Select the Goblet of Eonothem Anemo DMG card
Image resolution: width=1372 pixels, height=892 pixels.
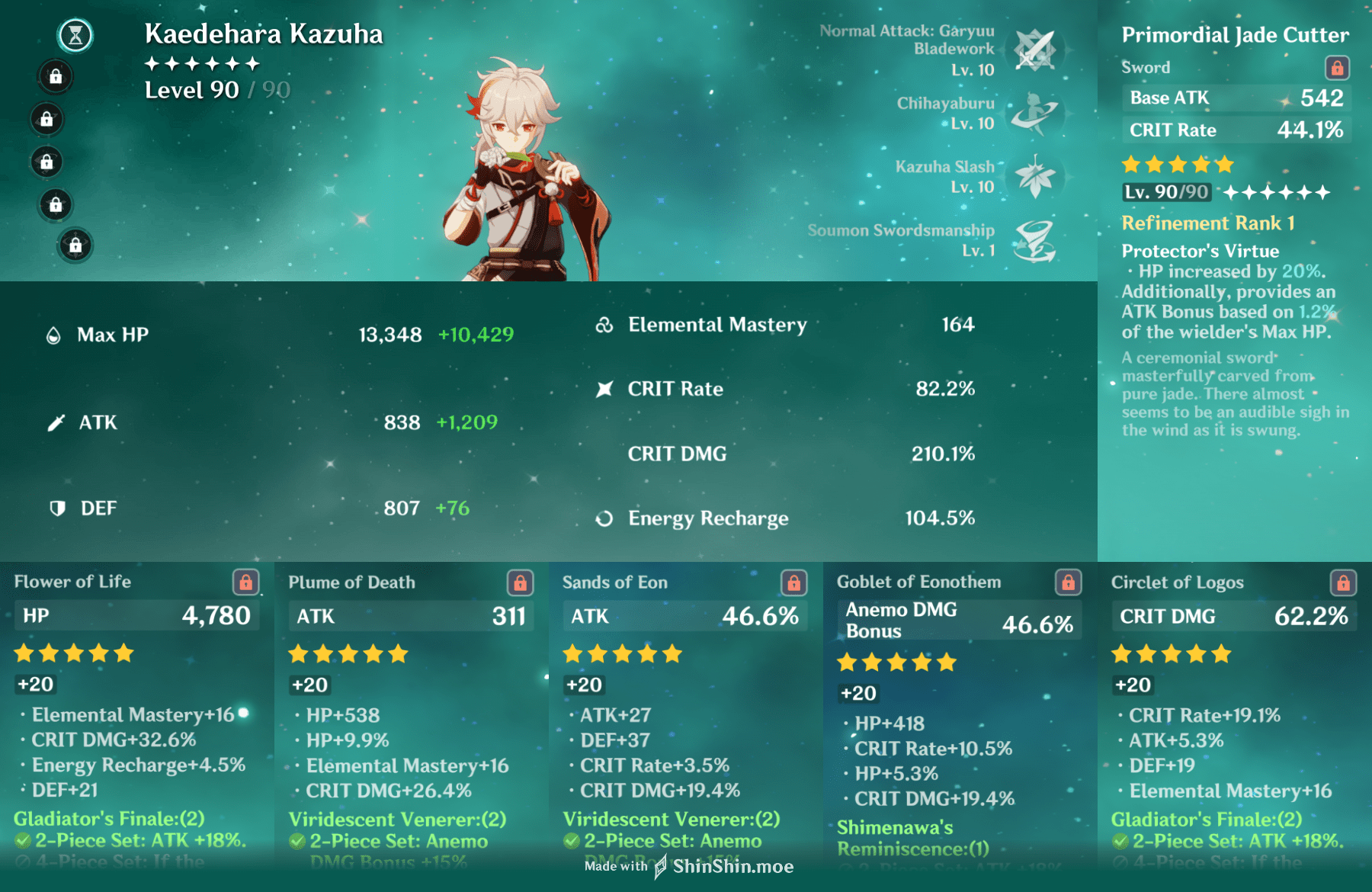pos(960,717)
